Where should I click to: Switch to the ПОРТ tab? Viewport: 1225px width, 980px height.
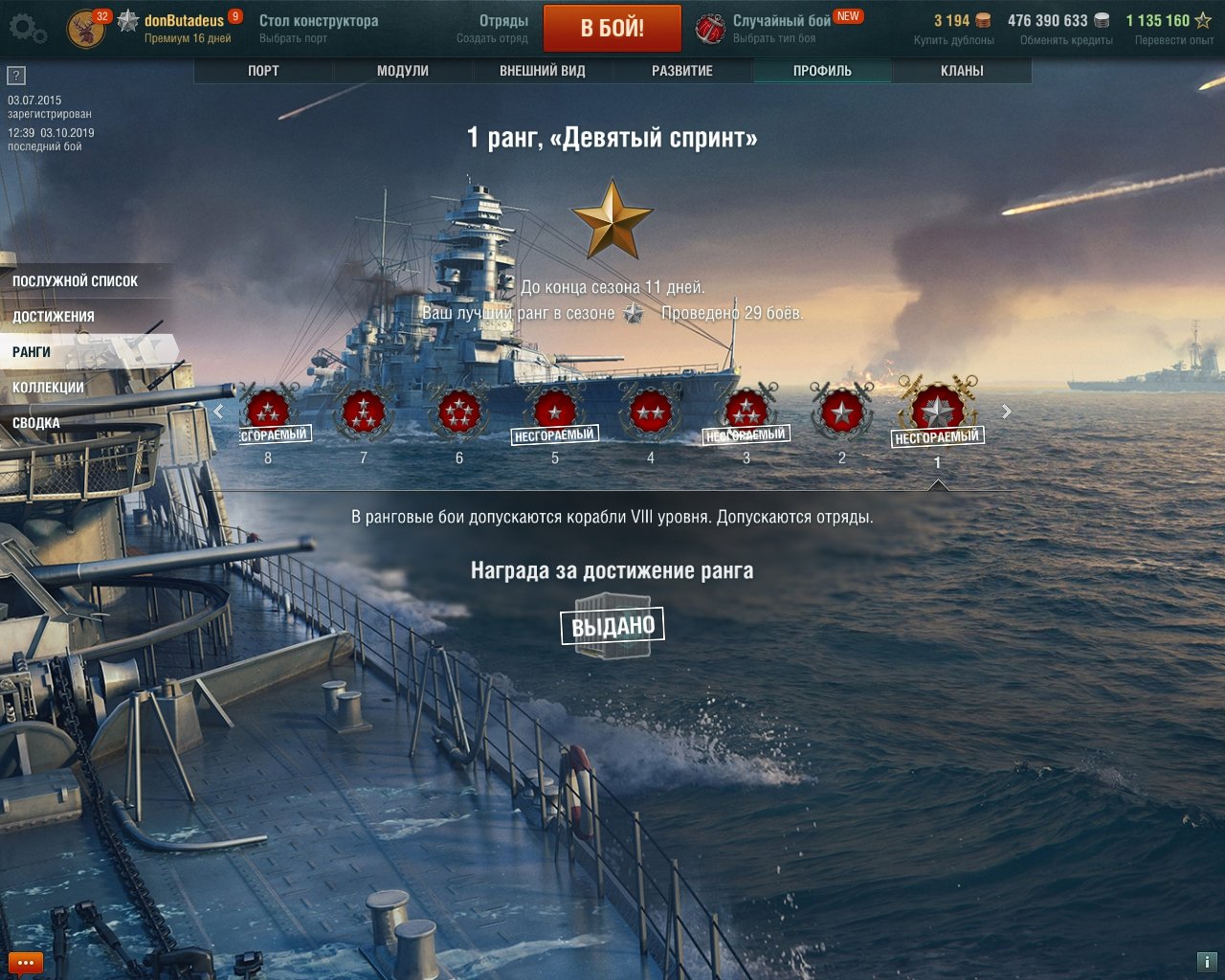click(263, 71)
